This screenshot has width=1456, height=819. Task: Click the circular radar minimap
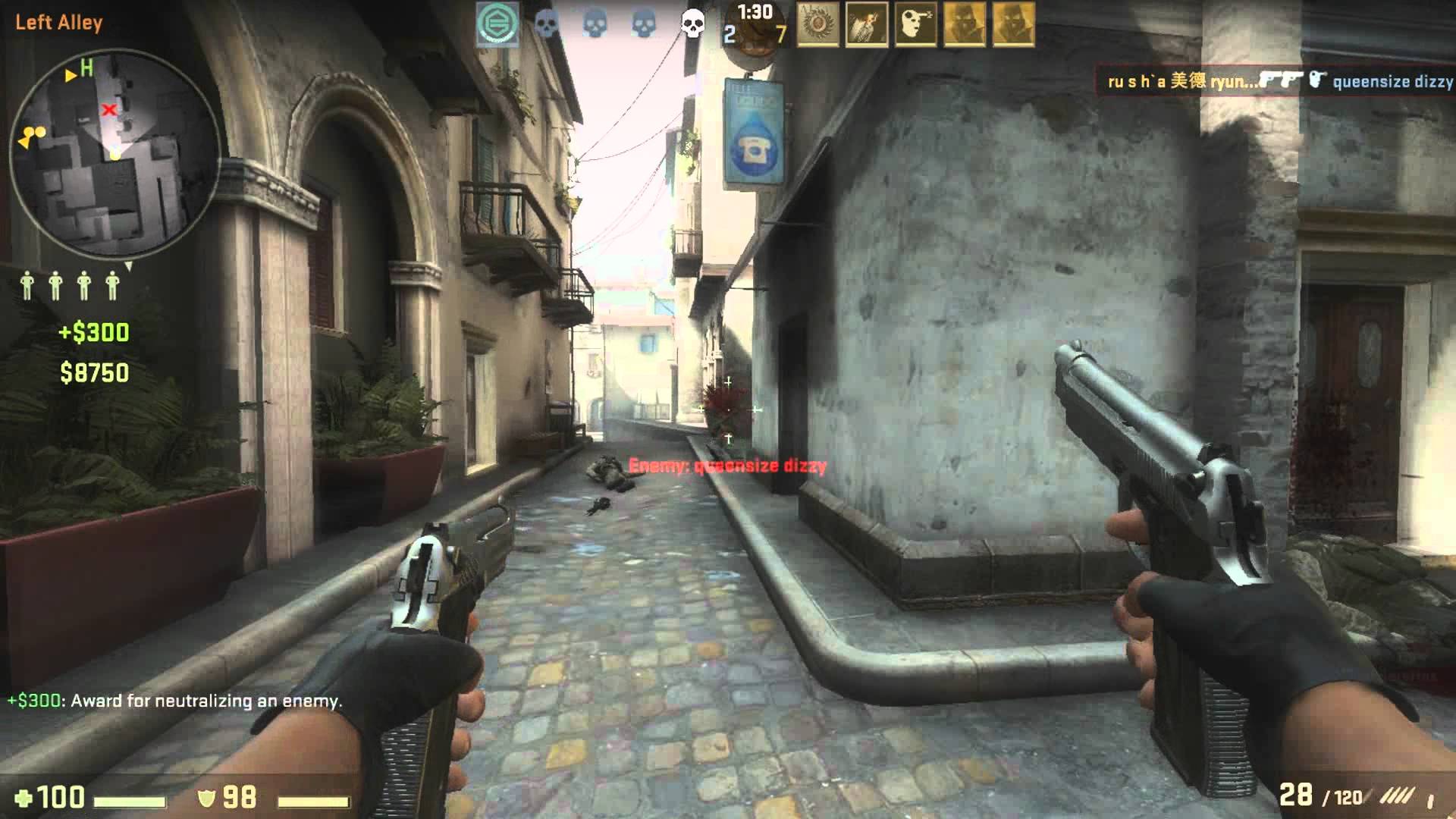click(x=115, y=155)
